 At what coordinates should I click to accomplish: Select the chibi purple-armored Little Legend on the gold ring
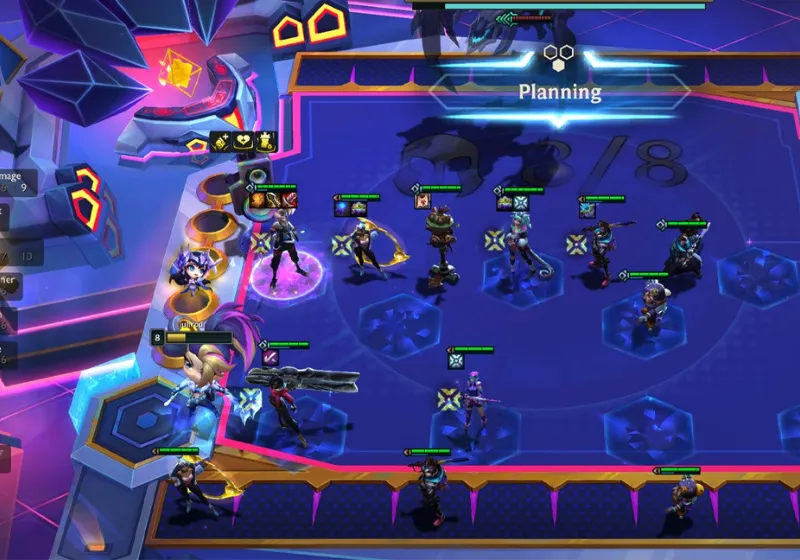coord(188,272)
